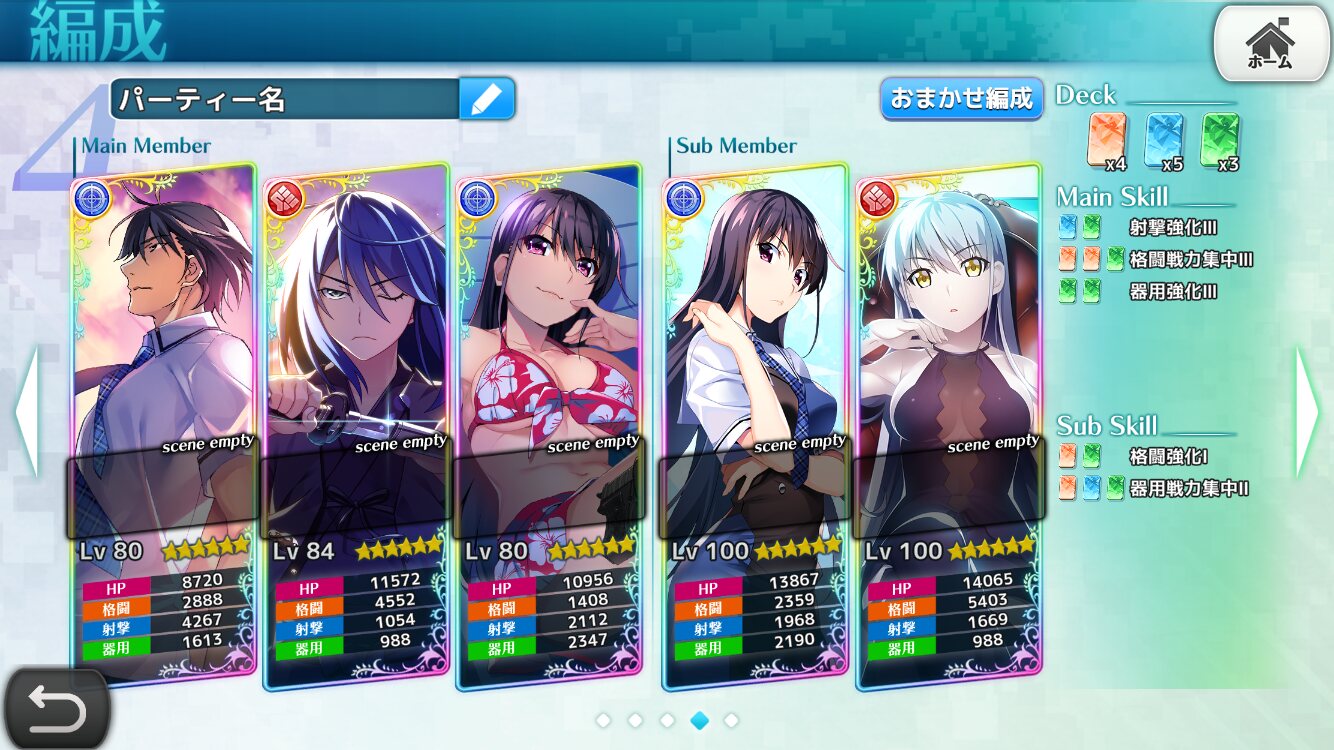This screenshot has height=750, width=1334.
Task: Switch to the last party page dot
Action: pos(731,720)
